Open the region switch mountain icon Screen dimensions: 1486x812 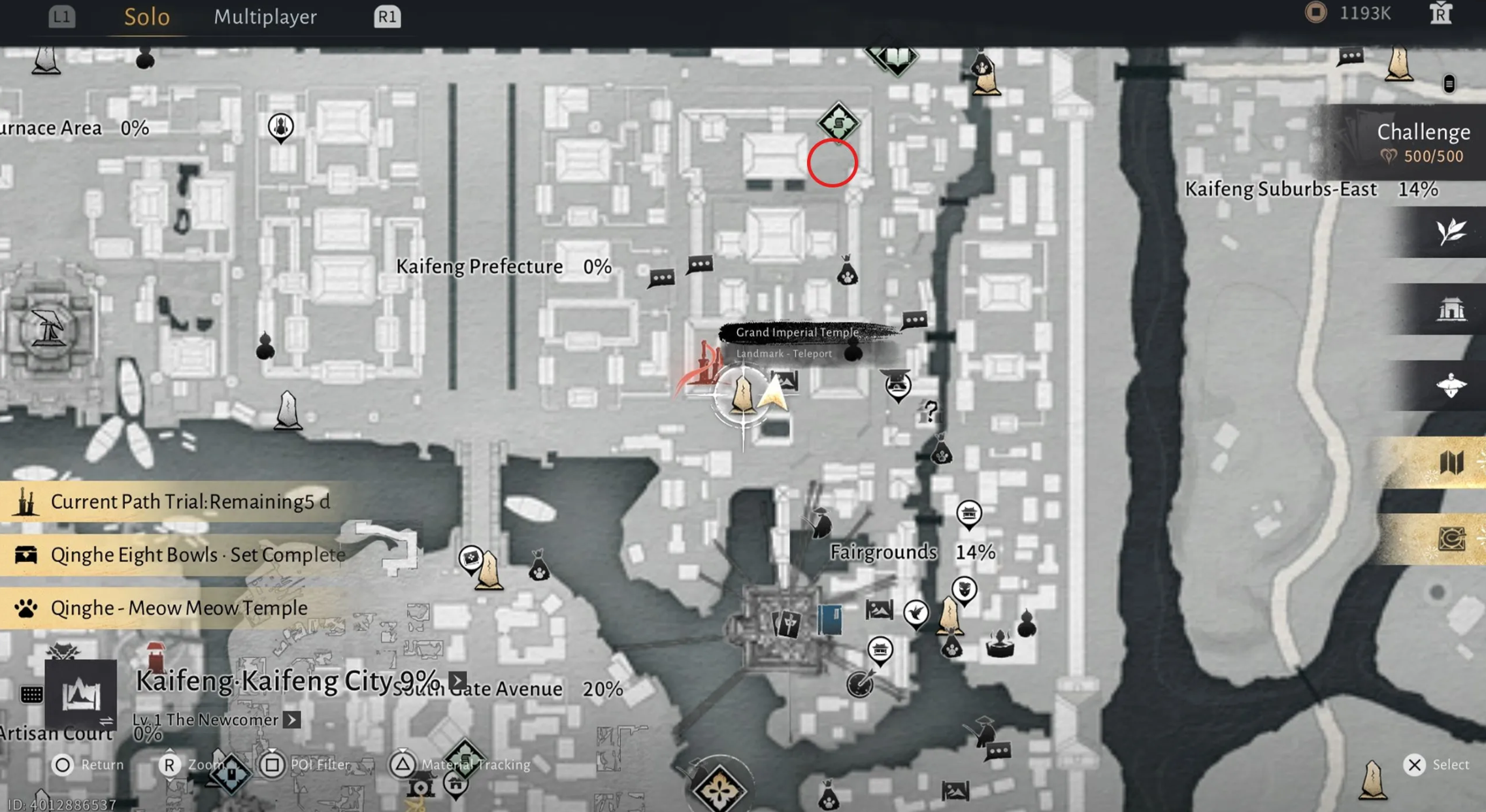pos(81,694)
